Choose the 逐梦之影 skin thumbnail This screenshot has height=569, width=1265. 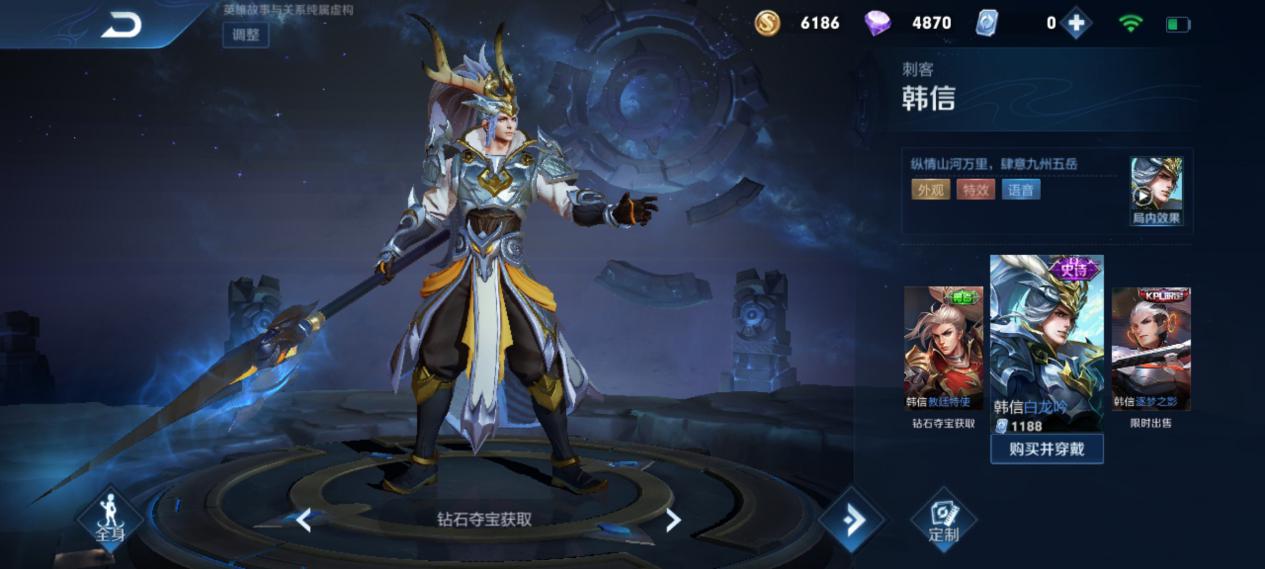click(1151, 348)
